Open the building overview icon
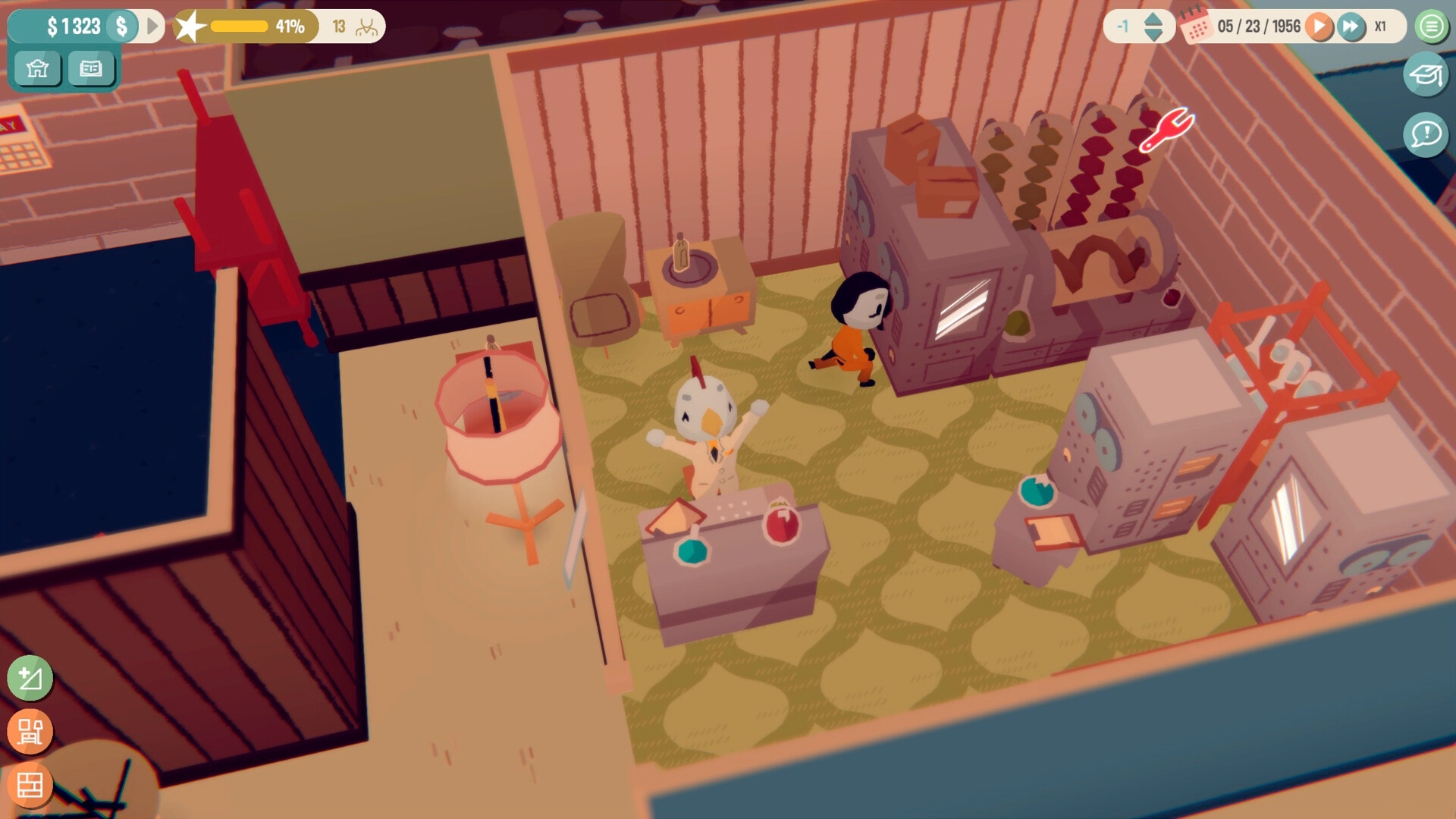 [37, 69]
